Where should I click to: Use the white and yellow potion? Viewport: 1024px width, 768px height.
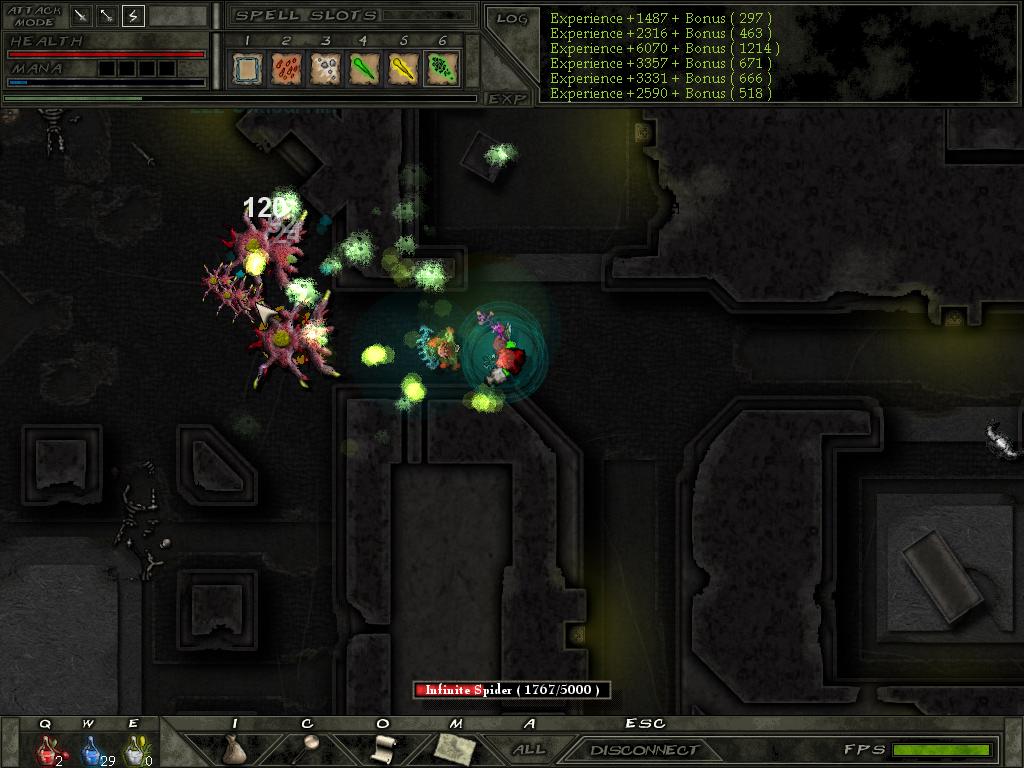pos(134,748)
